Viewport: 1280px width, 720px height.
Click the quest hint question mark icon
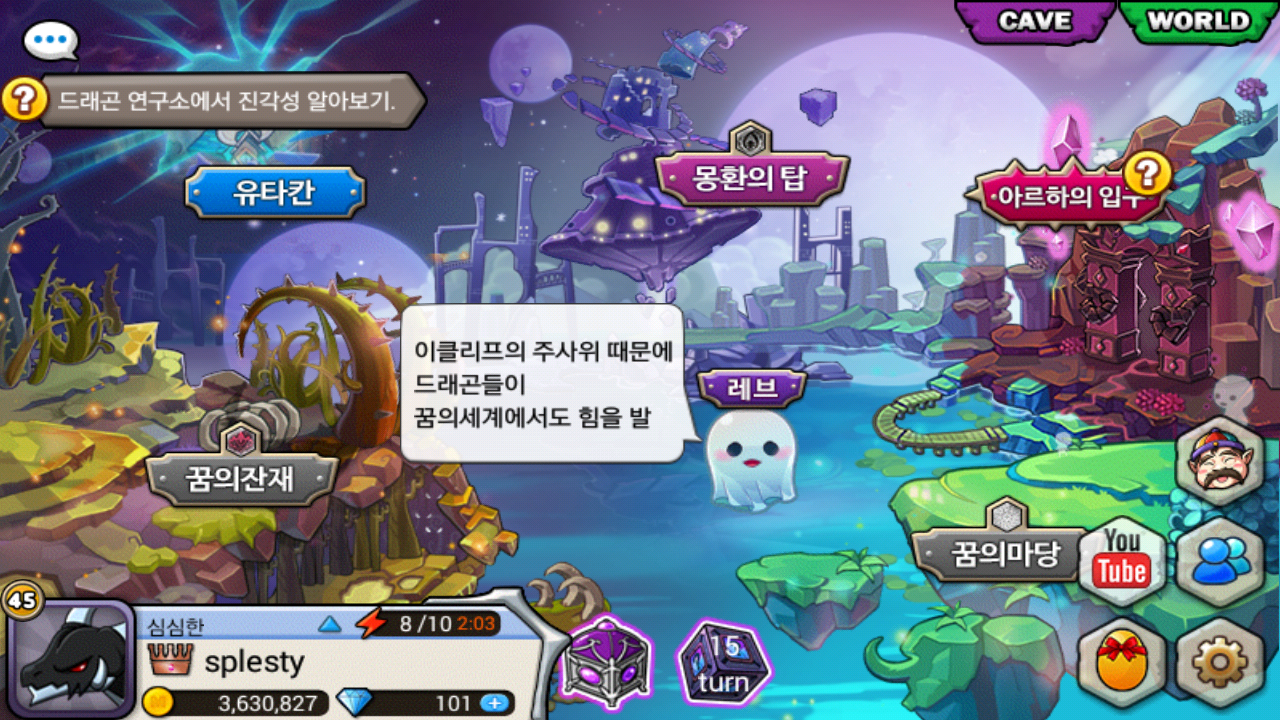[26, 100]
